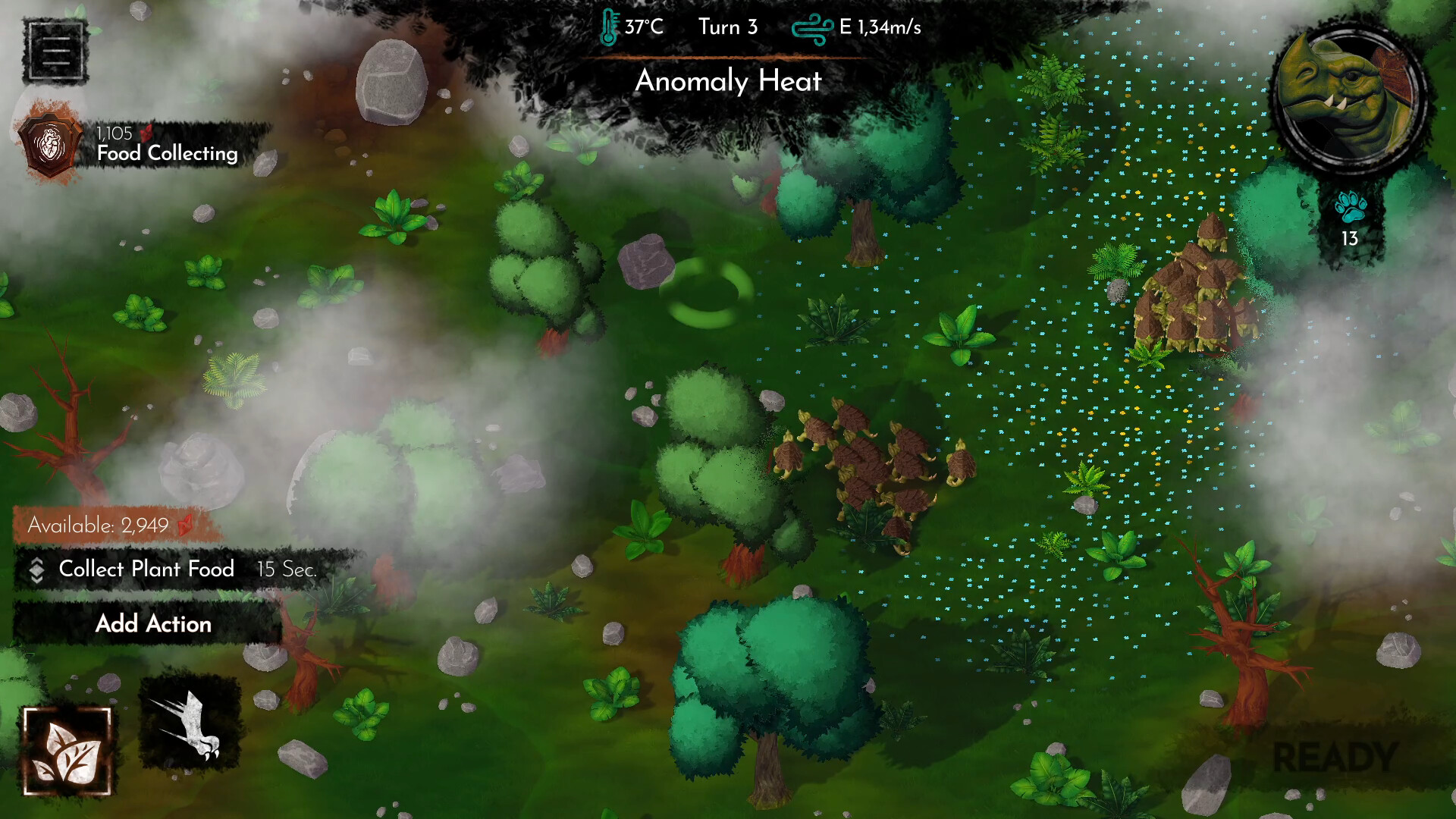Click the red food shard beside Available: 2,949
This screenshot has width=1456, height=819.
coord(184,523)
